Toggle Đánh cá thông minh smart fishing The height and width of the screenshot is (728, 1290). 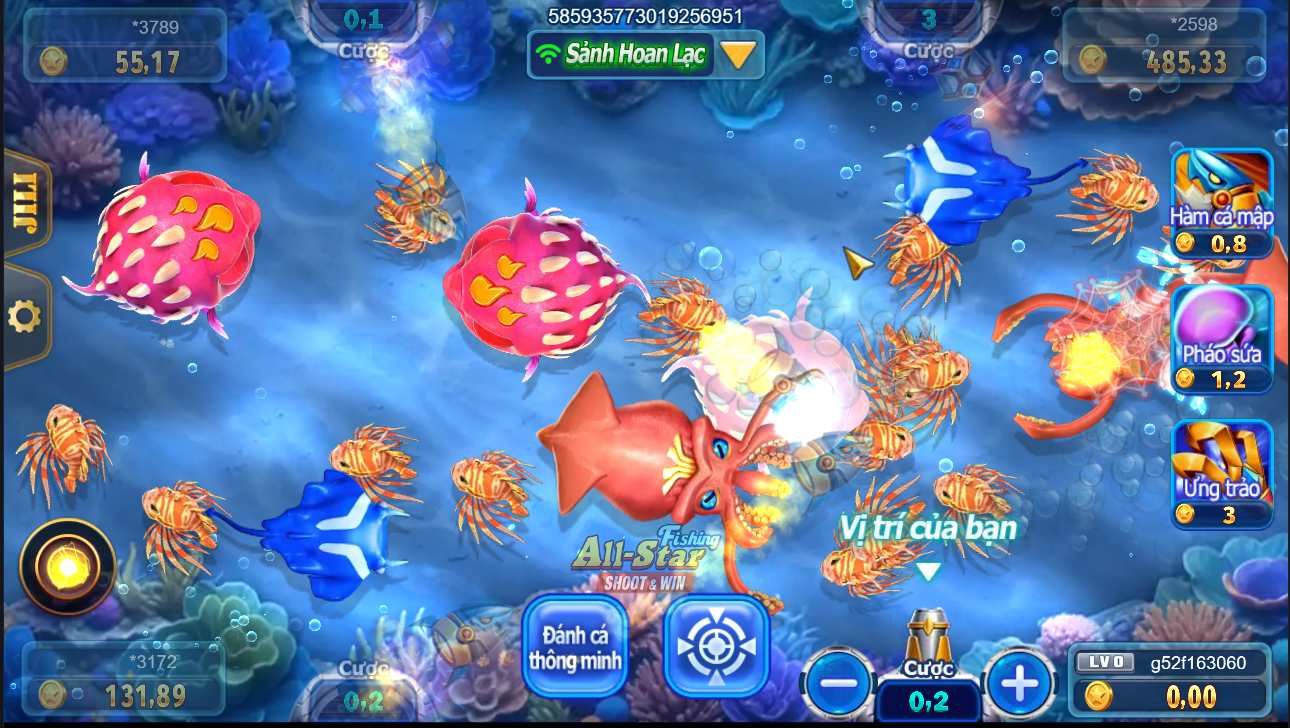(x=575, y=646)
